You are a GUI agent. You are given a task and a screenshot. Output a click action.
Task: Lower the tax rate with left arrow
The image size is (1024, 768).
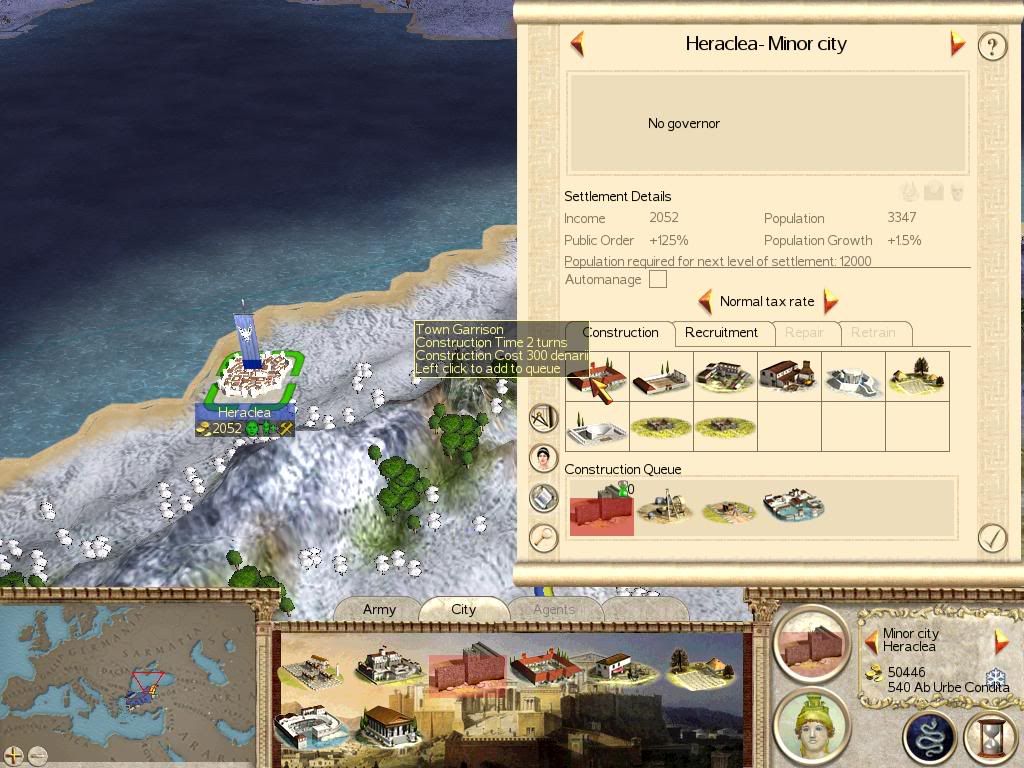[x=705, y=301]
